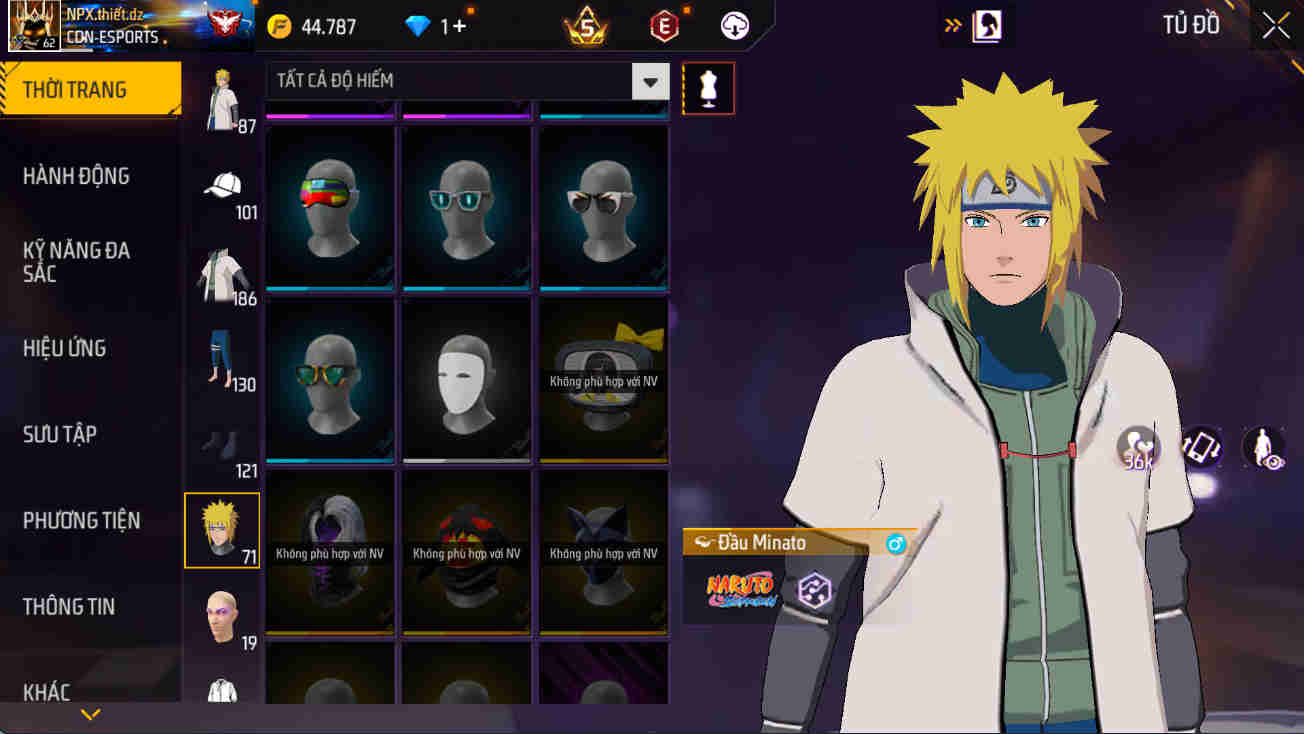
Task: Open the mannequin preview icon
Action: pos(708,88)
